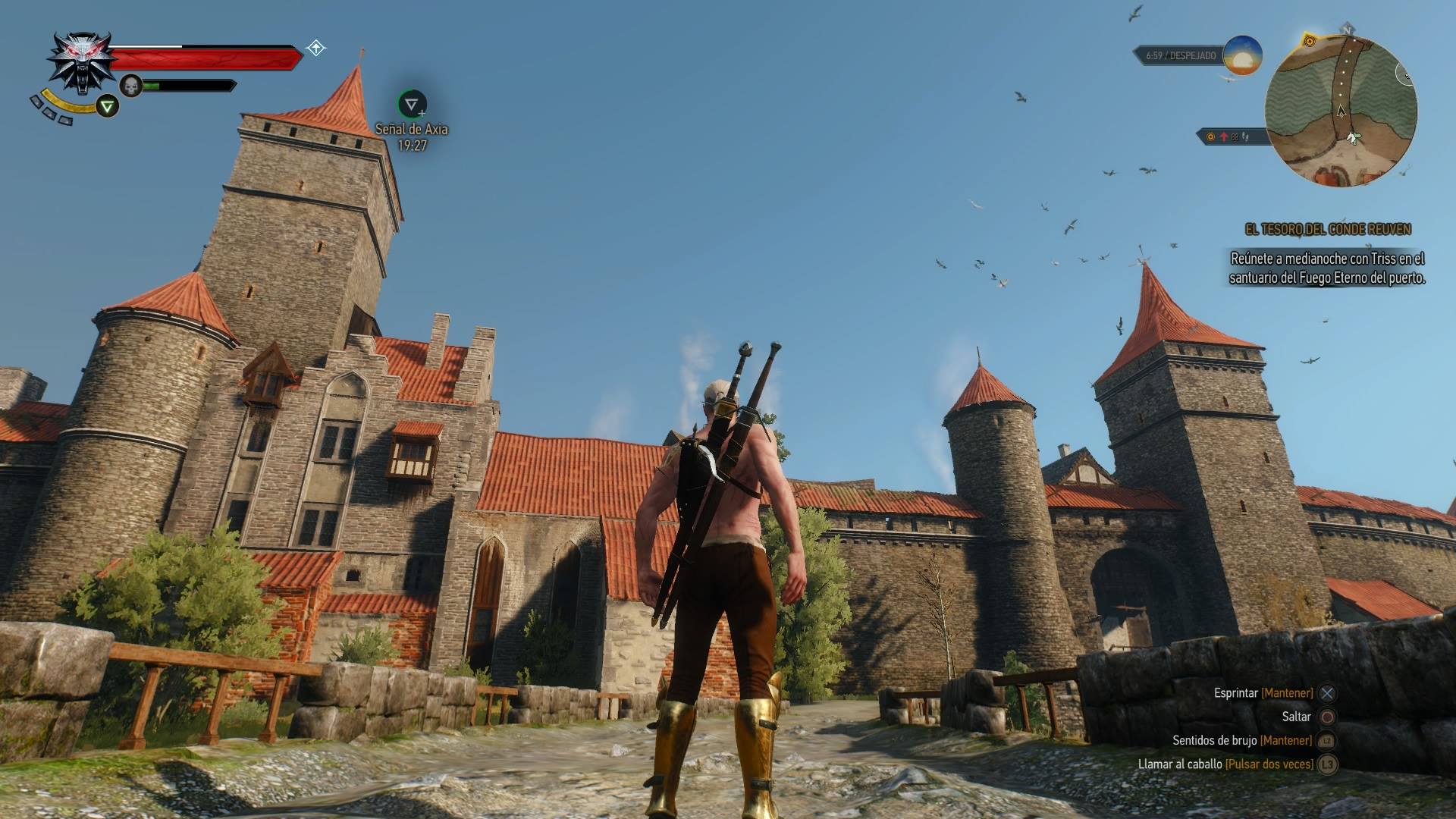Click the diamond icon beside the health bar
This screenshot has height=819, width=1456.
coord(316,49)
